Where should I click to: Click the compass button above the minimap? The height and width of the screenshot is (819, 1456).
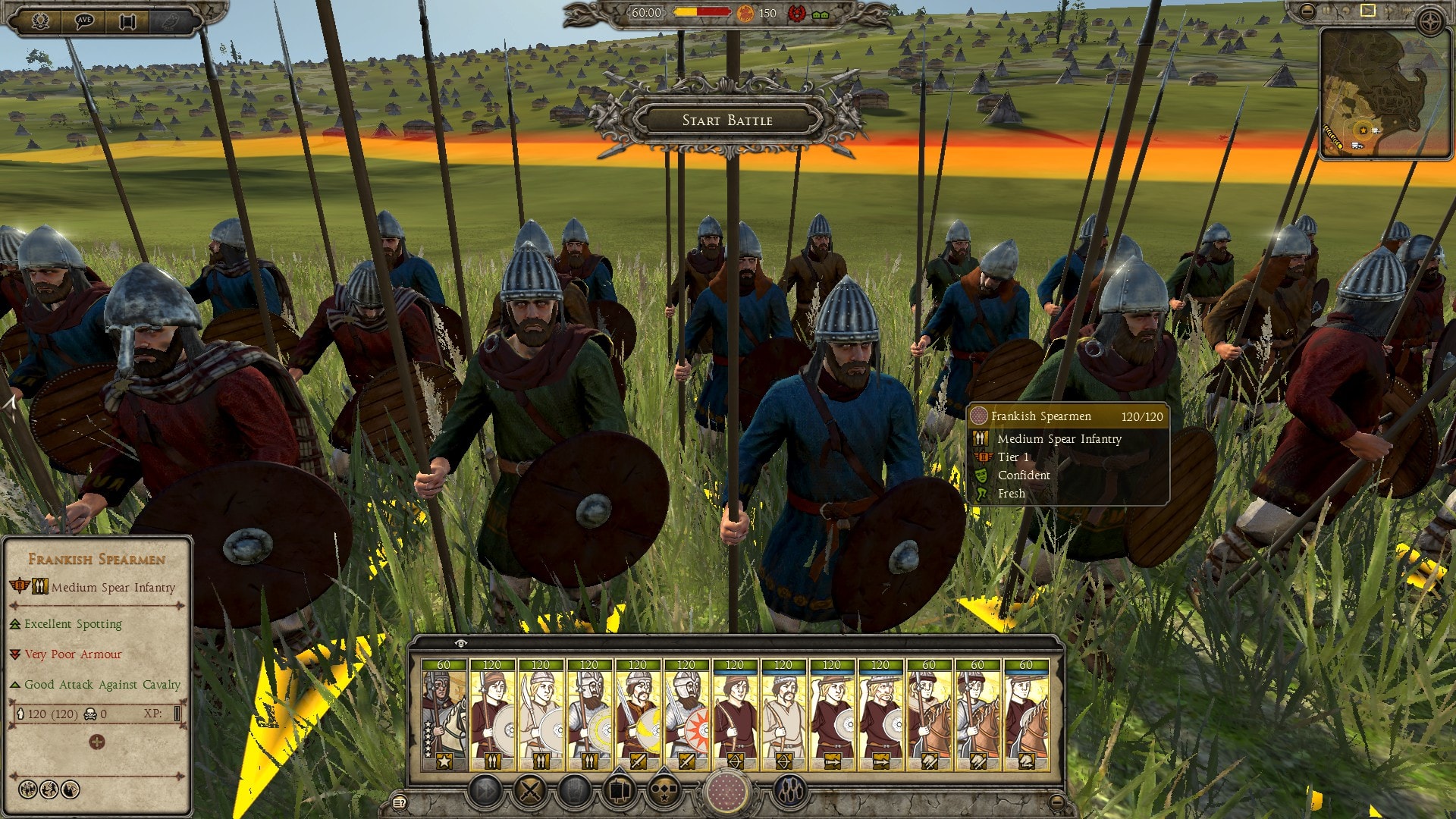(x=1430, y=23)
